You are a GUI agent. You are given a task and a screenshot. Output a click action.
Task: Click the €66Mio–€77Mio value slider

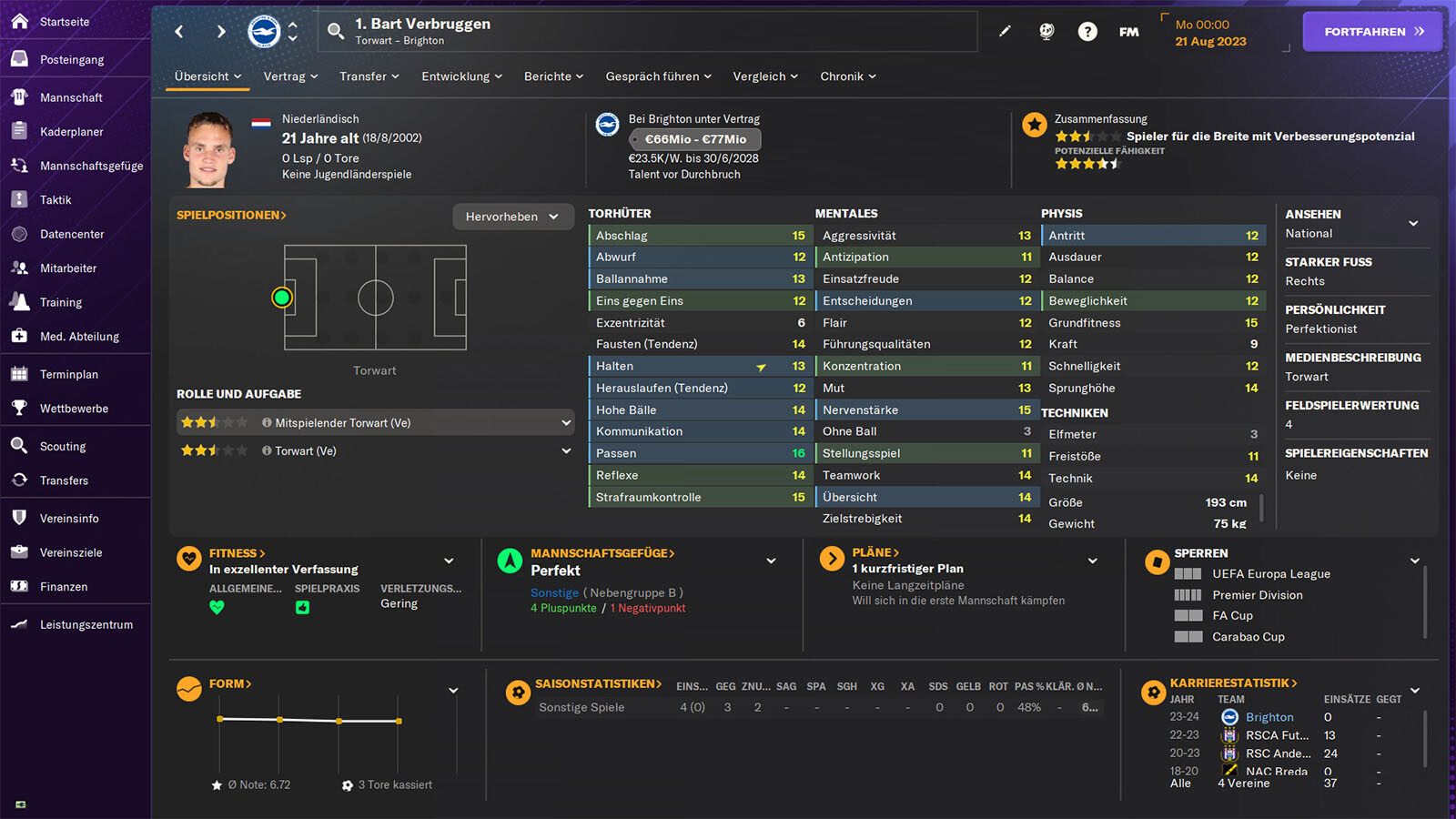tap(694, 139)
